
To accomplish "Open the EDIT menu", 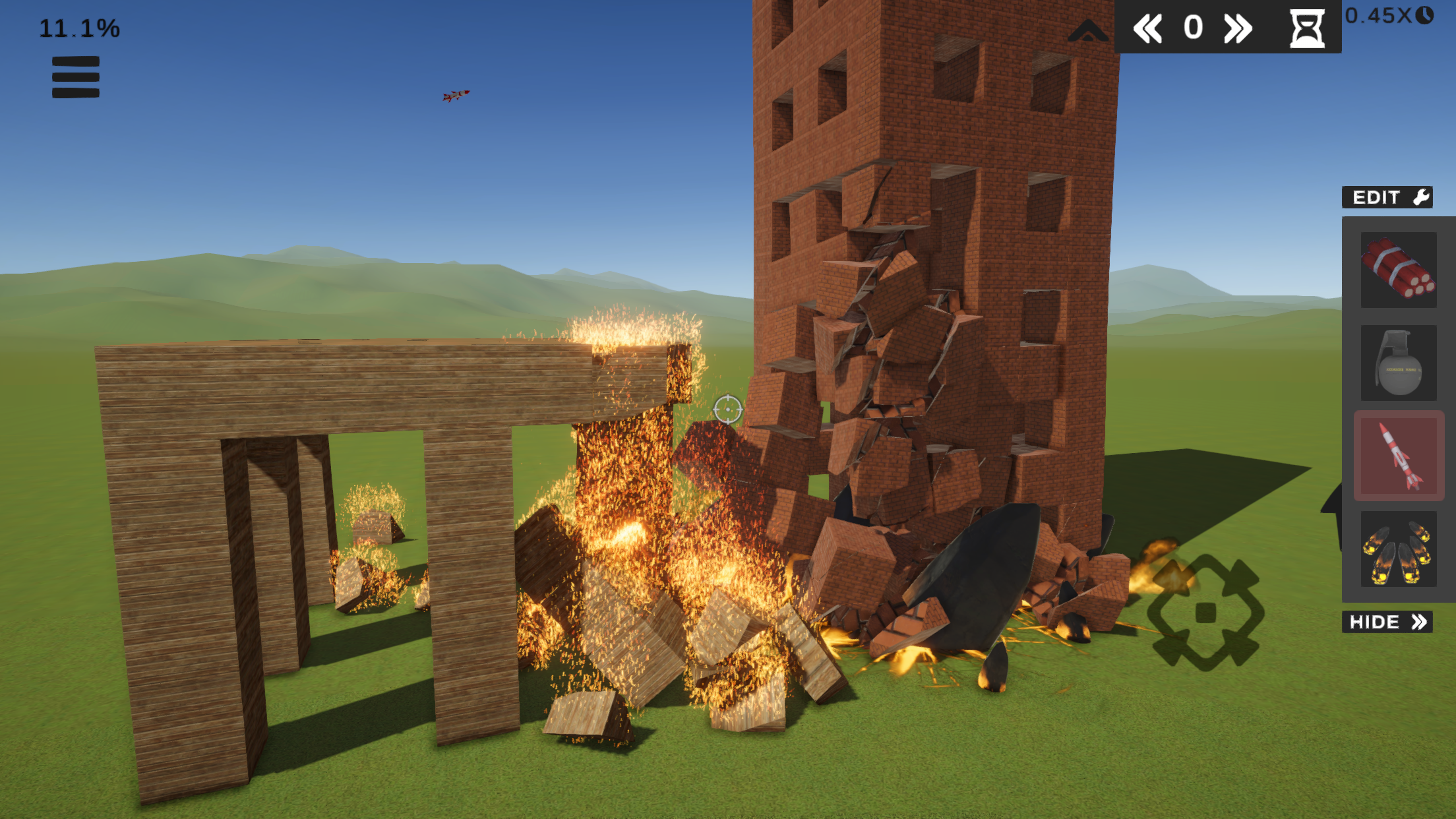I will 1387,196.
